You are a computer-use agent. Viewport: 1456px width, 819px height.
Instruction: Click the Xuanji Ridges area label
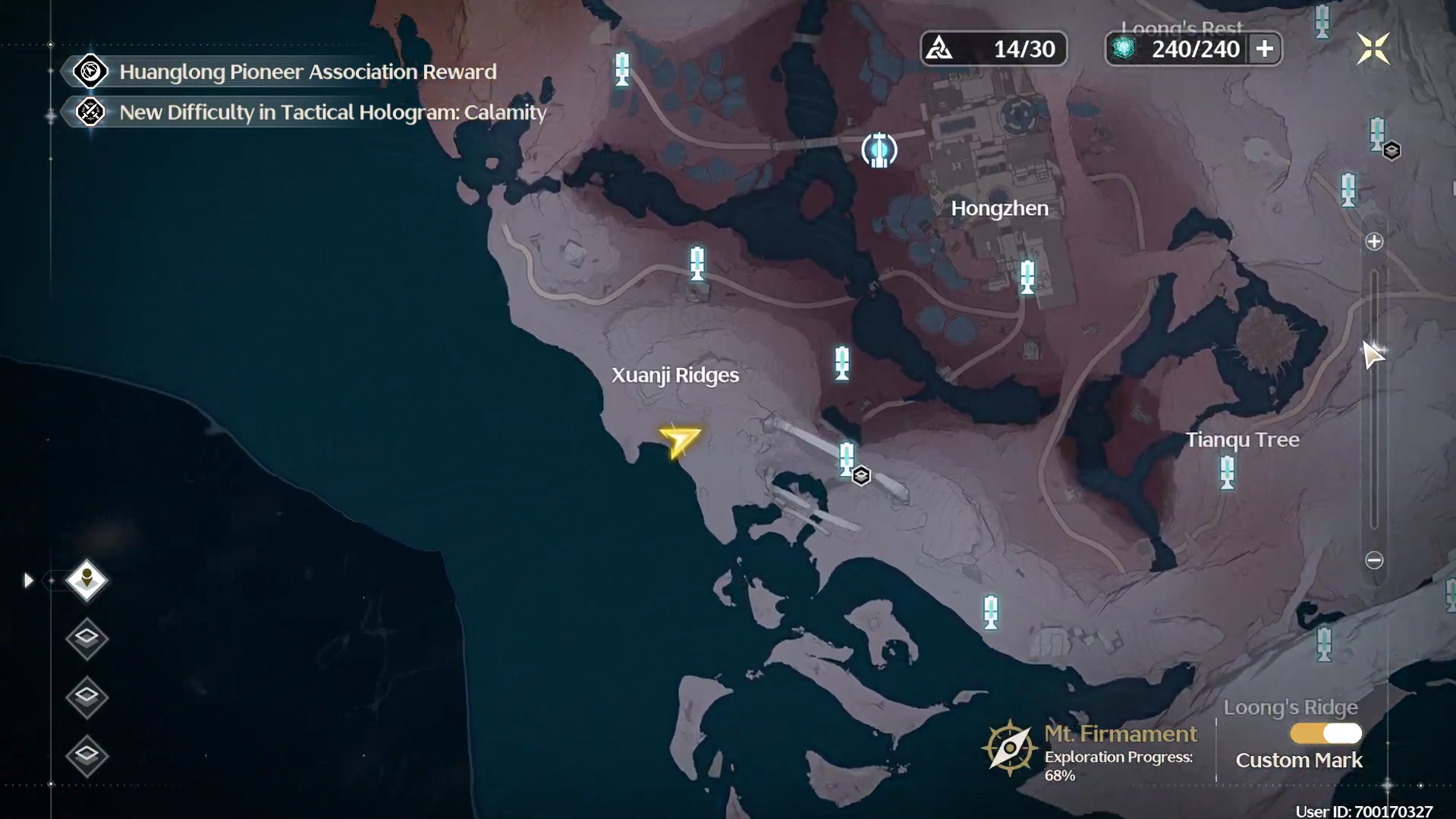(x=675, y=375)
